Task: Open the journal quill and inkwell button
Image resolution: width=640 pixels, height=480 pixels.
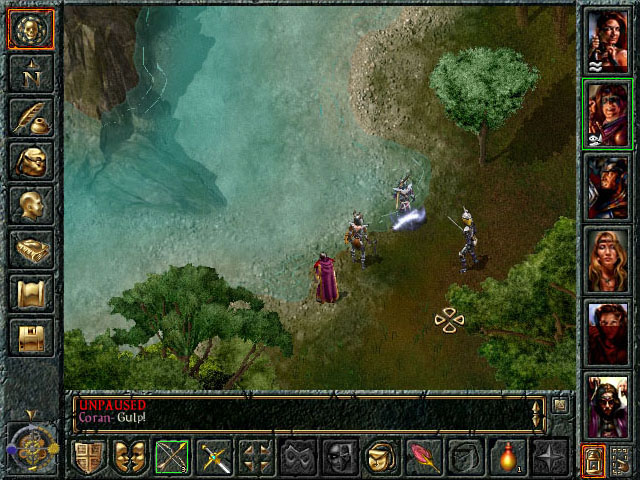Action: tap(30, 117)
